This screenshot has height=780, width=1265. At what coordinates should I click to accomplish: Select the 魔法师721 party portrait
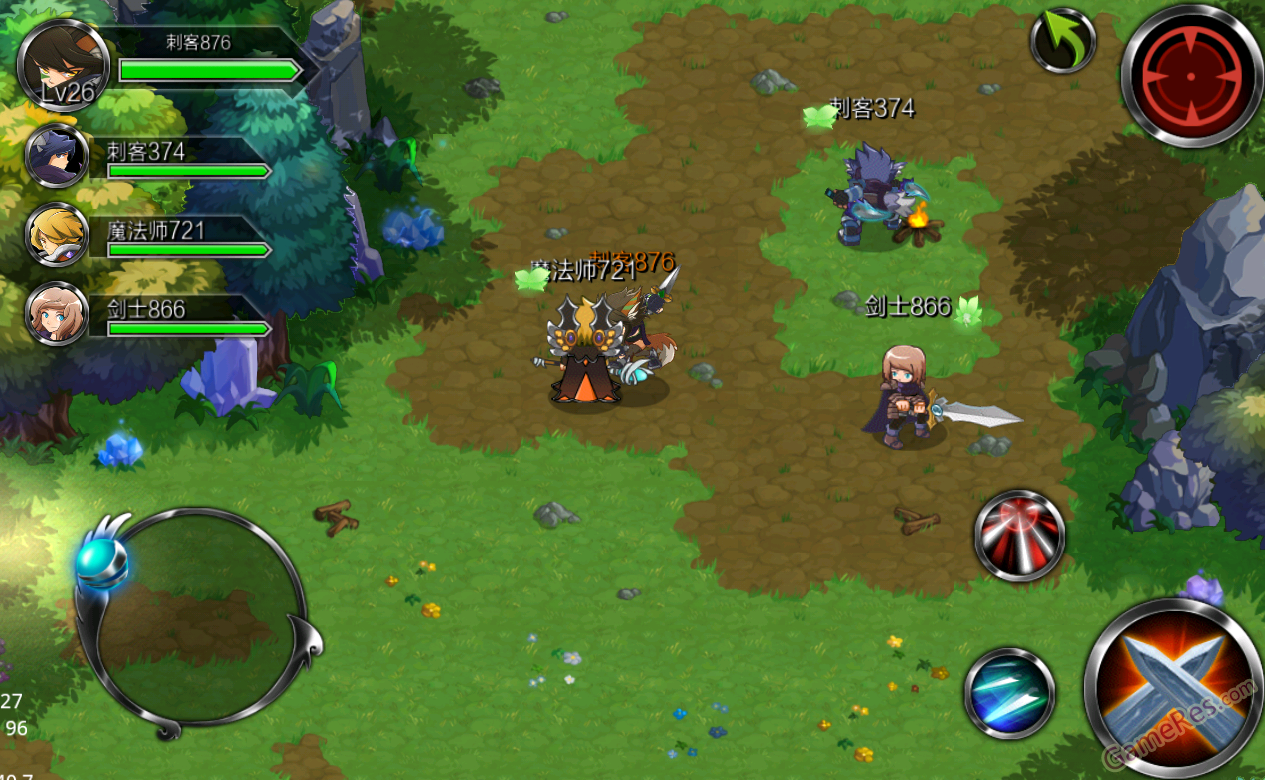57,234
